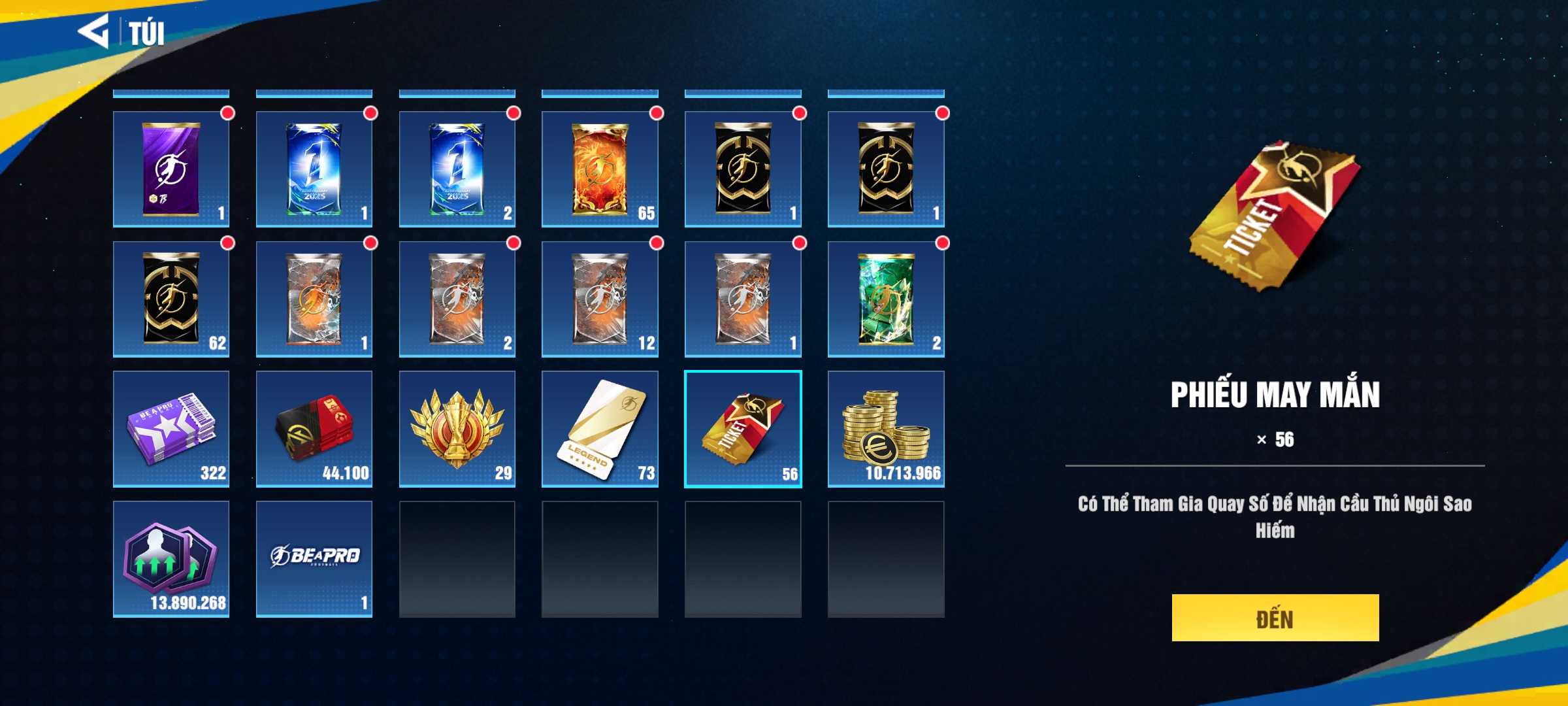Image resolution: width=1568 pixels, height=706 pixels.
Task: Open the gold coins stack slot
Action: (885, 429)
